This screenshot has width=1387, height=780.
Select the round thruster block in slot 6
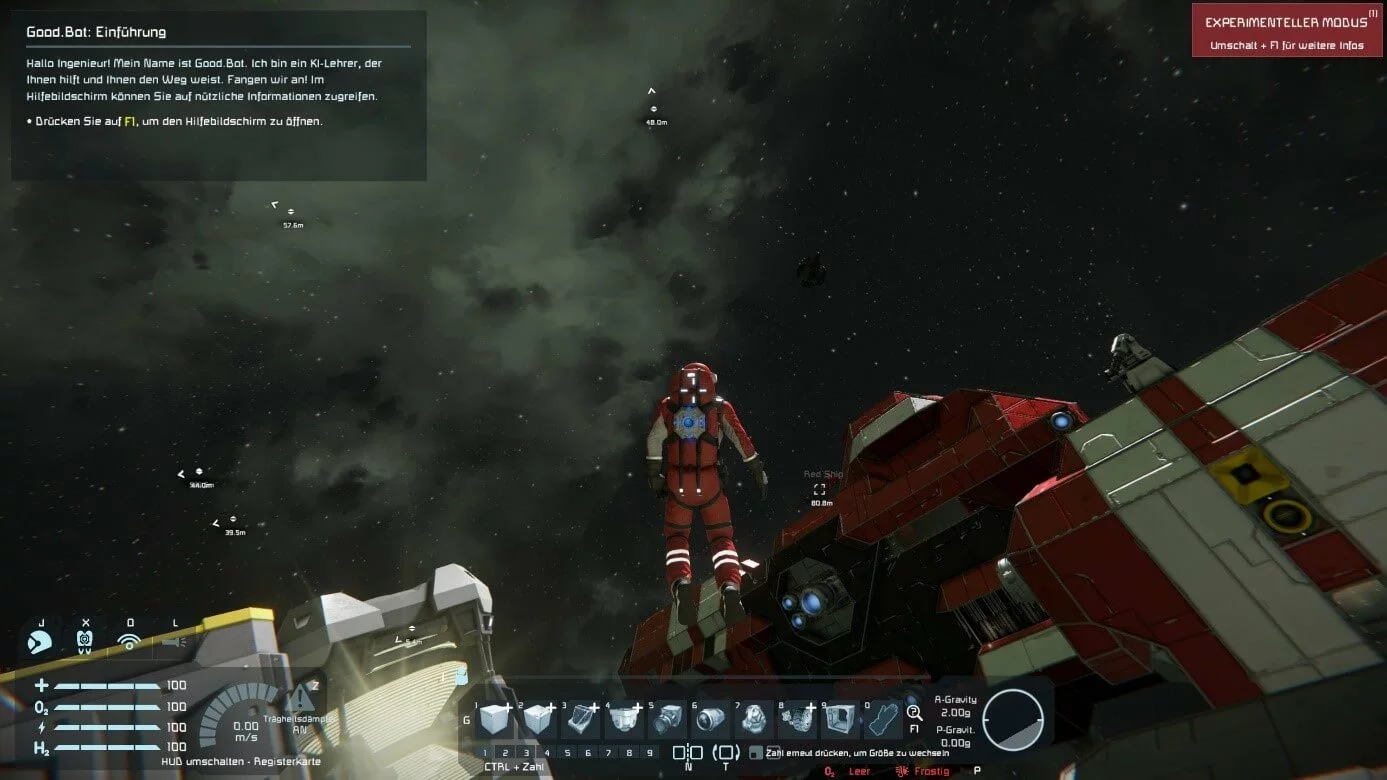(710, 719)
